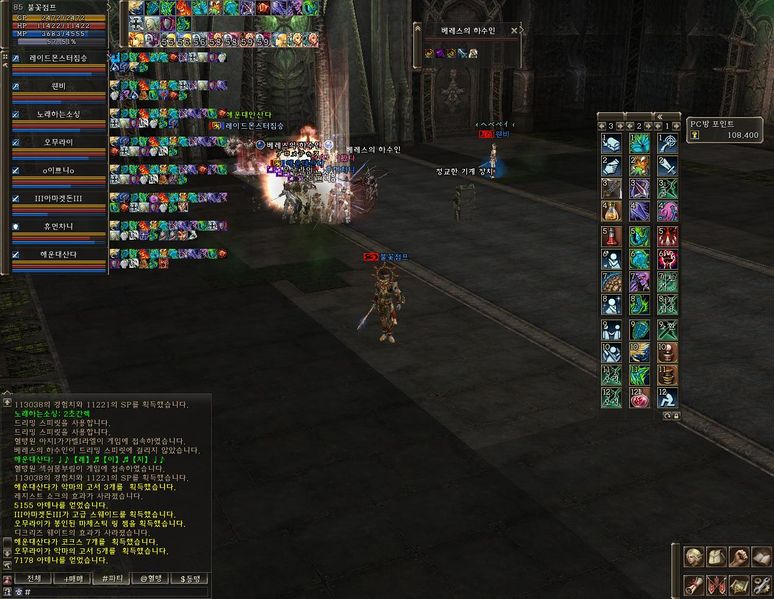Switch to the 전체 chat tab
The height and width of the screenshot is (599, 774).
33,578
